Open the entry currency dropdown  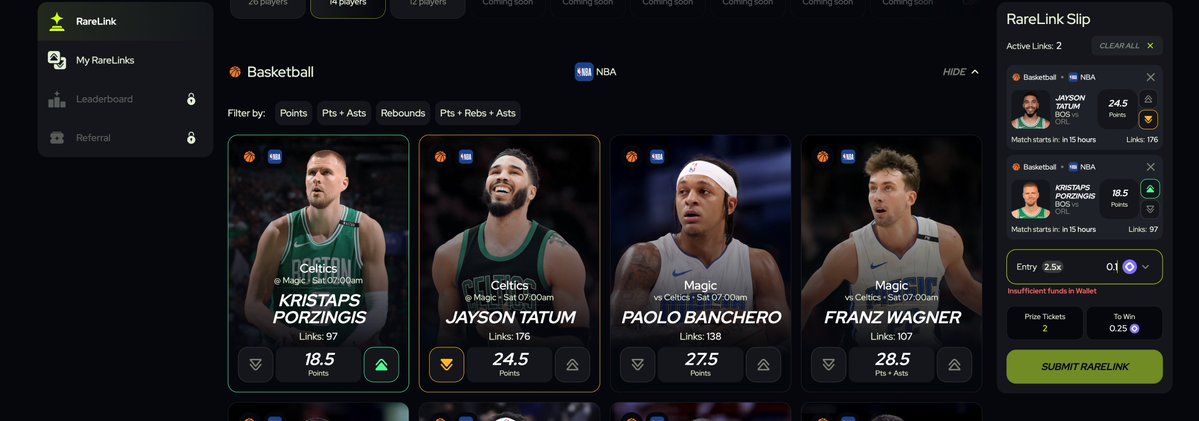(1146, 267)
